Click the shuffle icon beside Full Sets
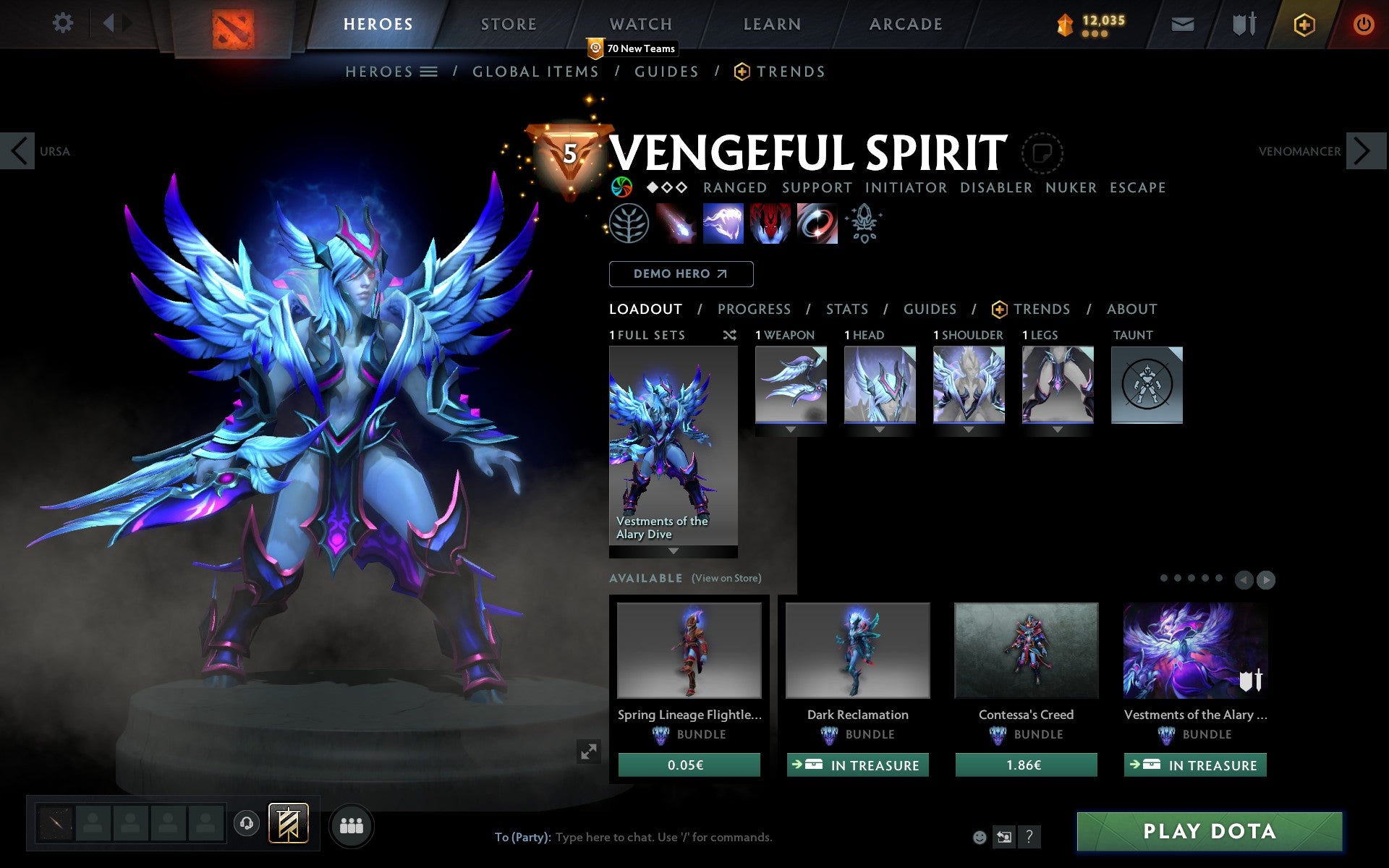The height and width of the screenshot is (868, 1389). click(729, 335)
